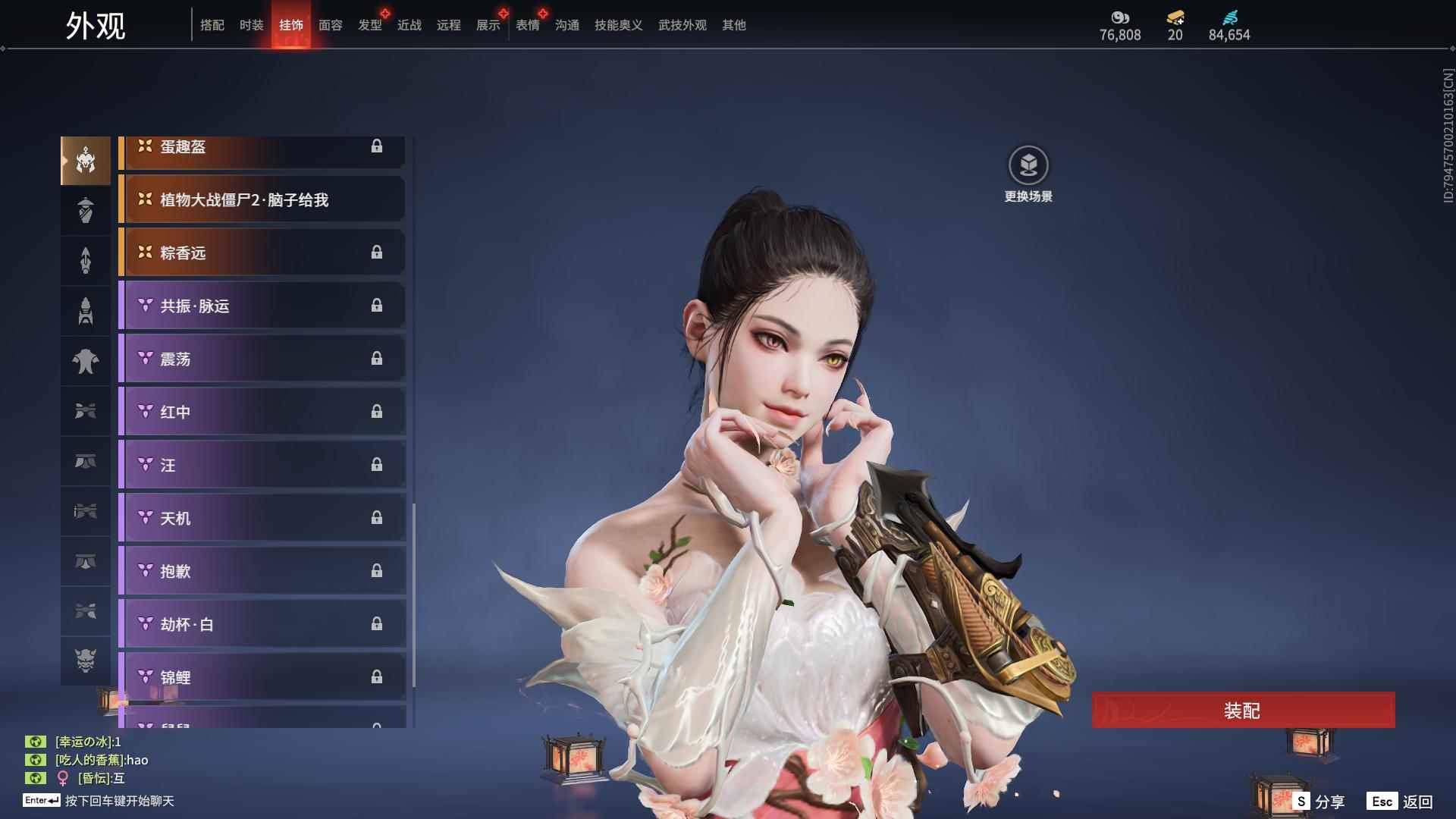Select the 武技外观 tab
This screenshot has width=1456, height=819.
(x=682, y=25)
